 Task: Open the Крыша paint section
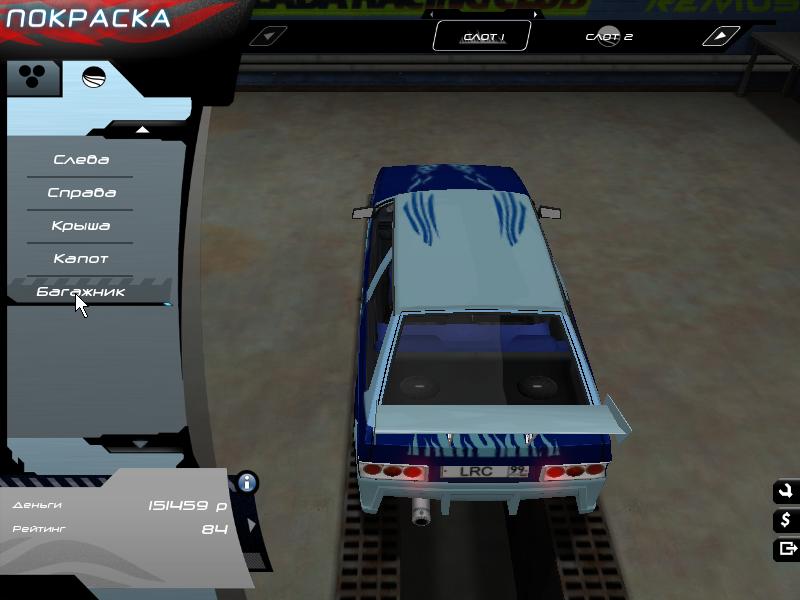(81, 226)
